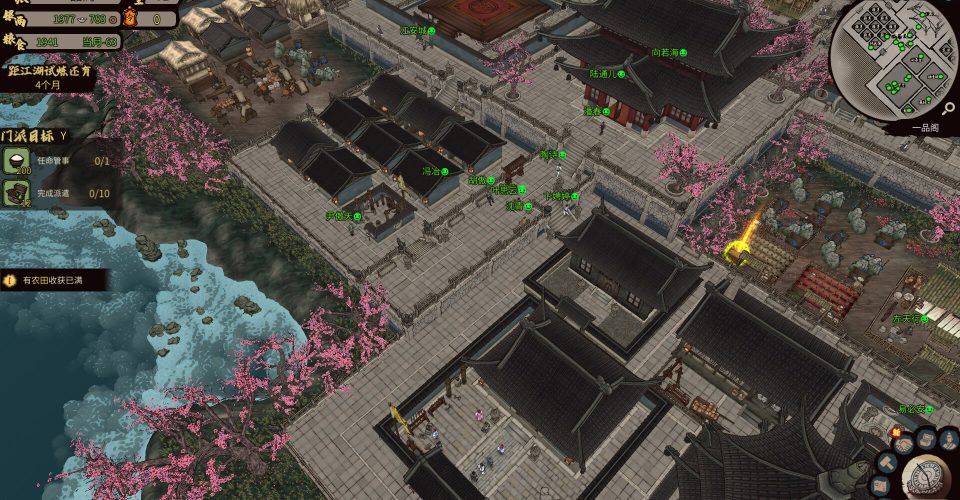Click the rice bowl goal reward icon
960x500 pixels.
pyautogui.click(x=16, y=160)
